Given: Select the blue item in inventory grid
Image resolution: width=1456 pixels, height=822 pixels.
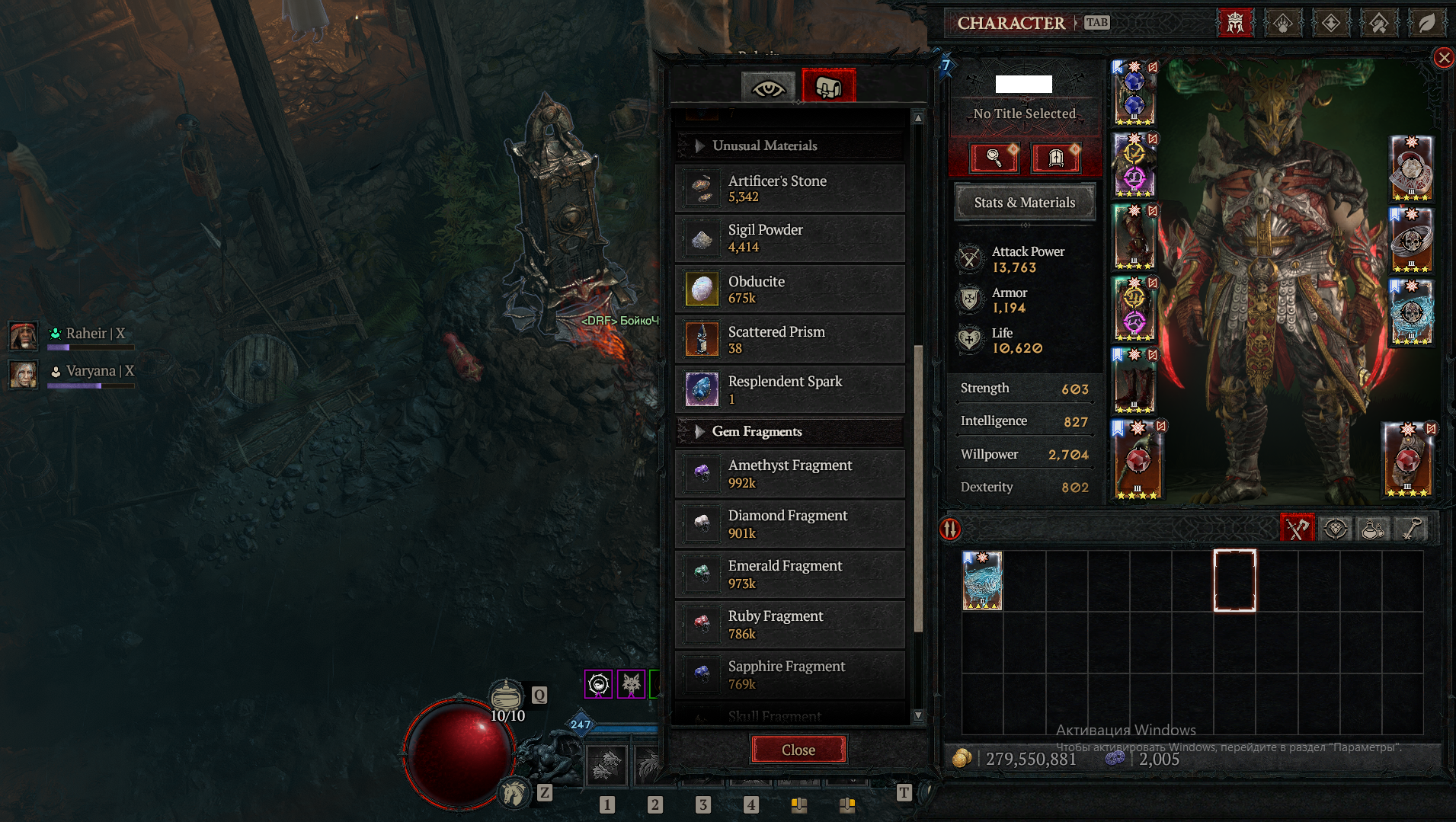Looking at the screenshot, I should coord(982,581).
